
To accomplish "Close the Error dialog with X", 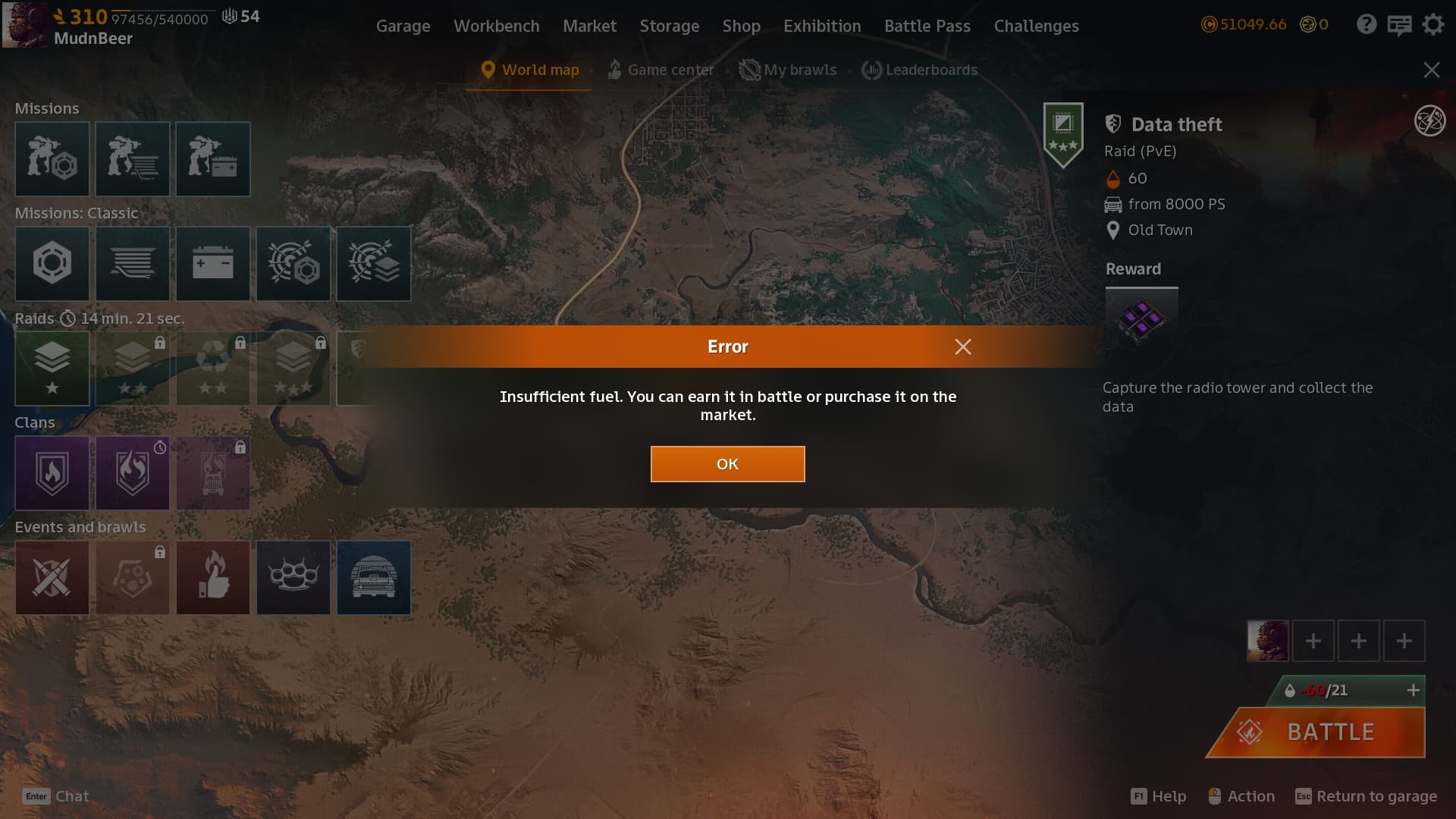I will tap(963, 347).
